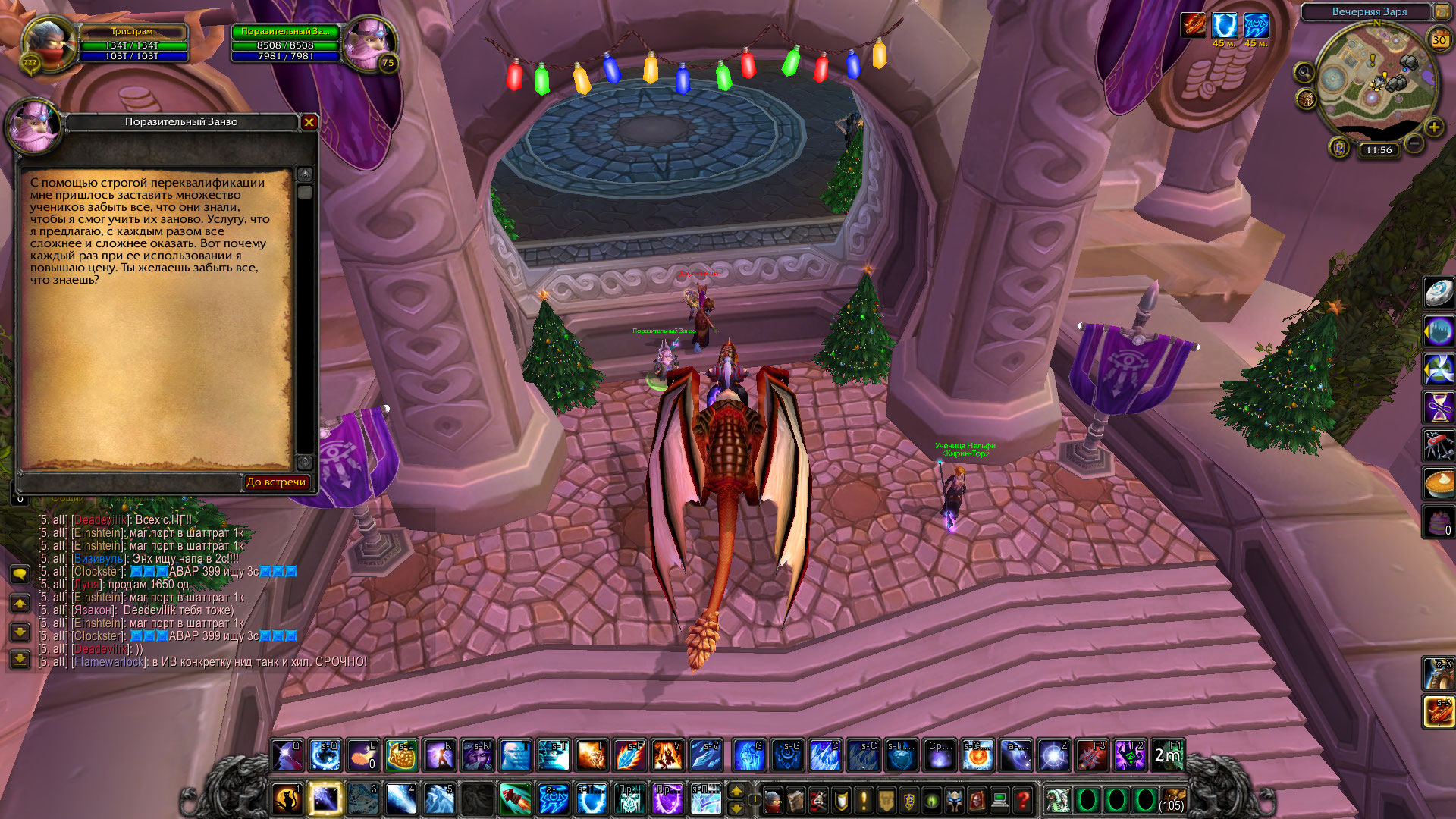Jump chat to bottom with arrow button
1456x819 pixels.
(20, 659)
